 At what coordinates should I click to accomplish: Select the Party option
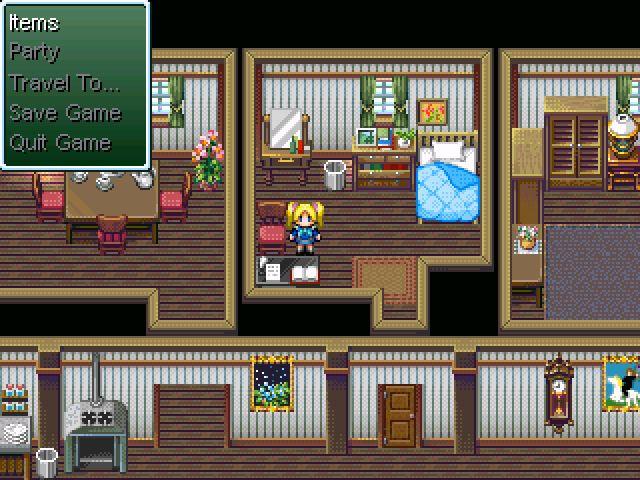35,52
